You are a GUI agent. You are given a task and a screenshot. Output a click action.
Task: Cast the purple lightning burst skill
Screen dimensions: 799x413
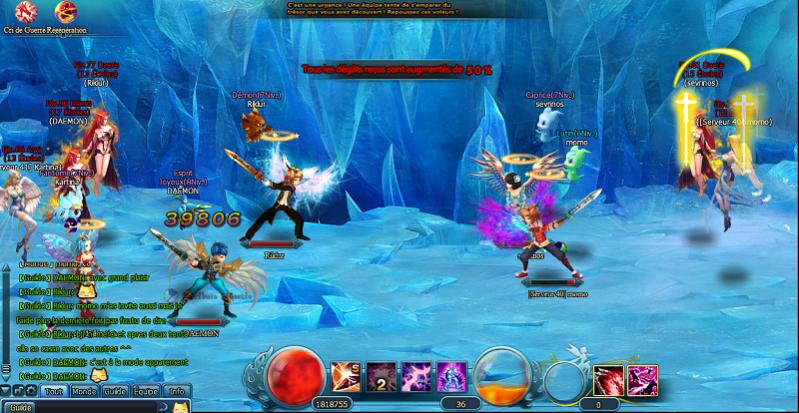point(415,378)
